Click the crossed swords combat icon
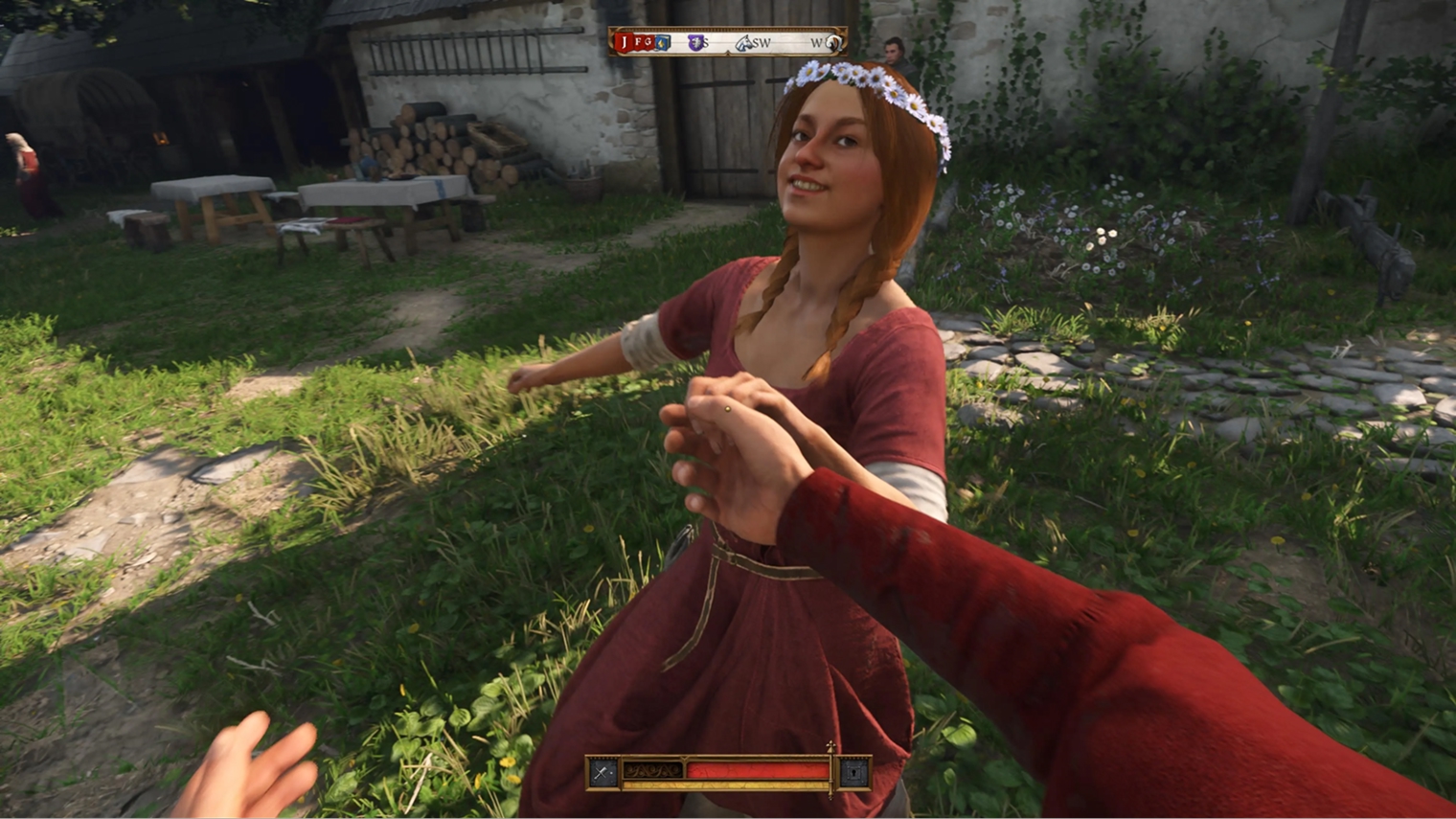 [601, 771]
